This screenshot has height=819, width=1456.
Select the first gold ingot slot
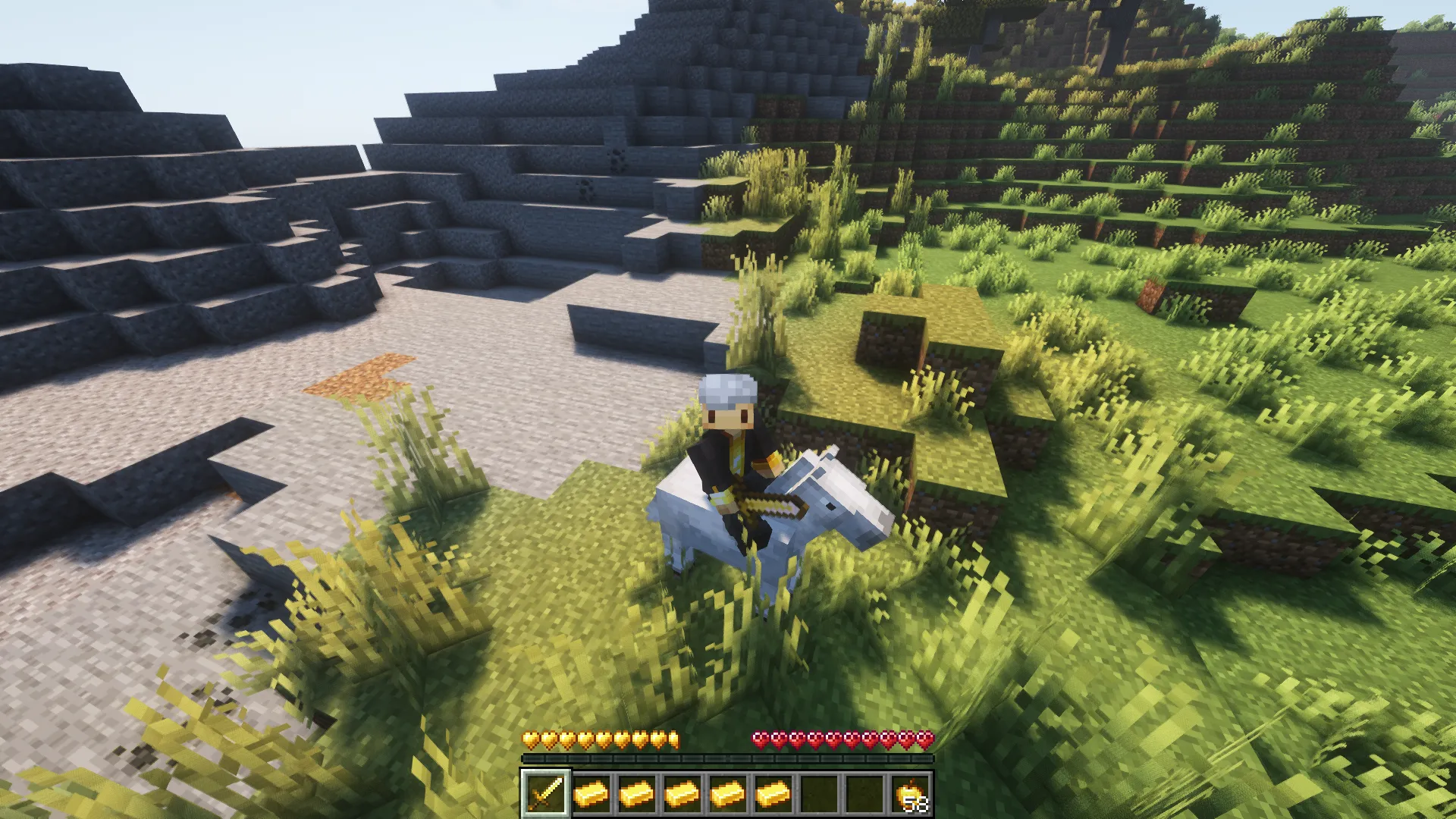593,792
